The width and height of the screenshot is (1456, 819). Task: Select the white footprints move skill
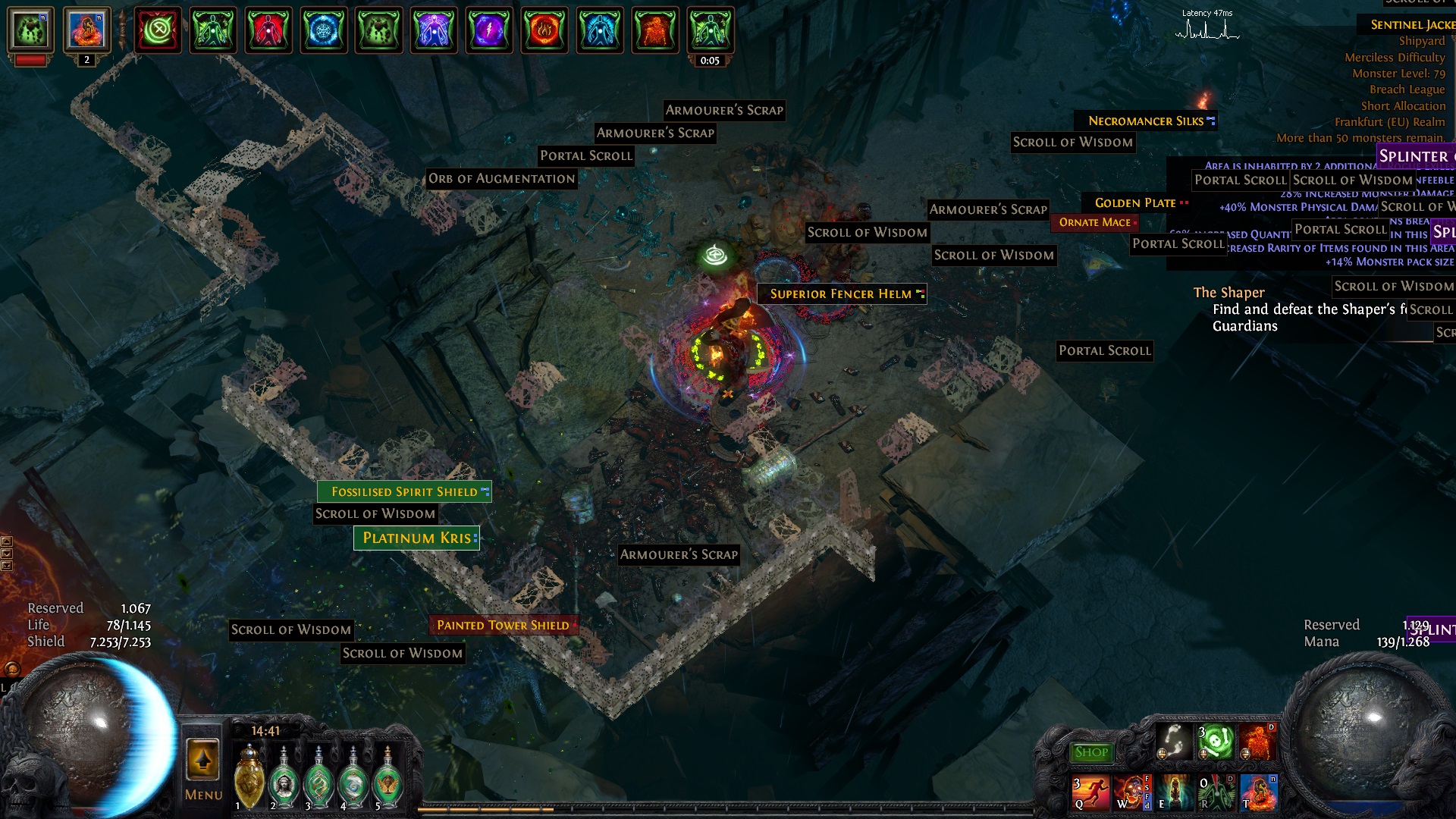pos(1173,741)
